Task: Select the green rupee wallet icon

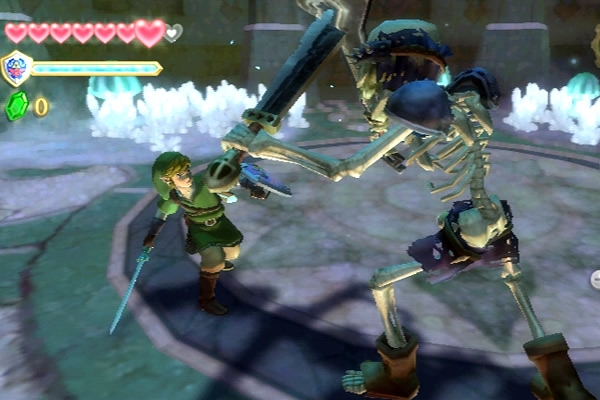Action: click(x=16, y=106)
